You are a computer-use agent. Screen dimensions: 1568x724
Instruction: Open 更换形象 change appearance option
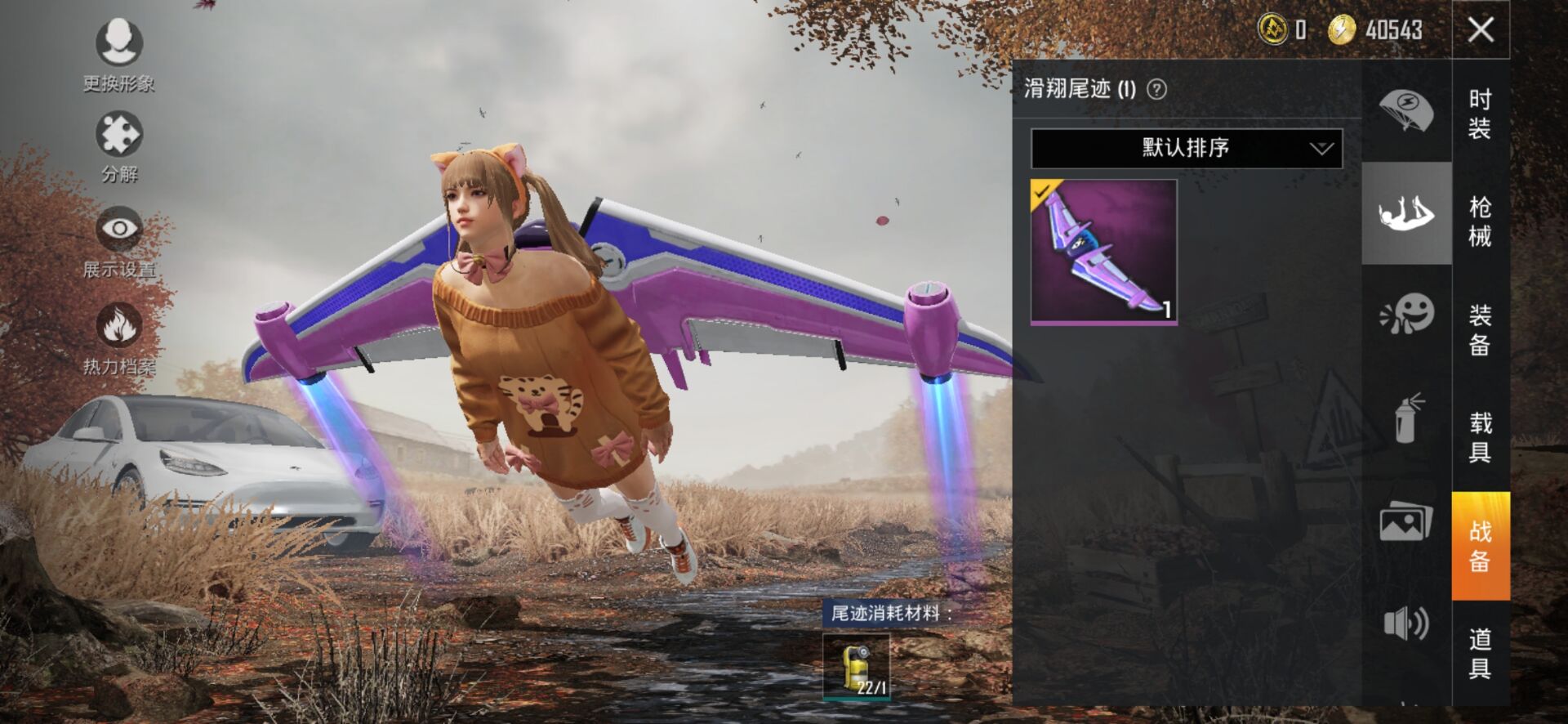click(119, 43)
